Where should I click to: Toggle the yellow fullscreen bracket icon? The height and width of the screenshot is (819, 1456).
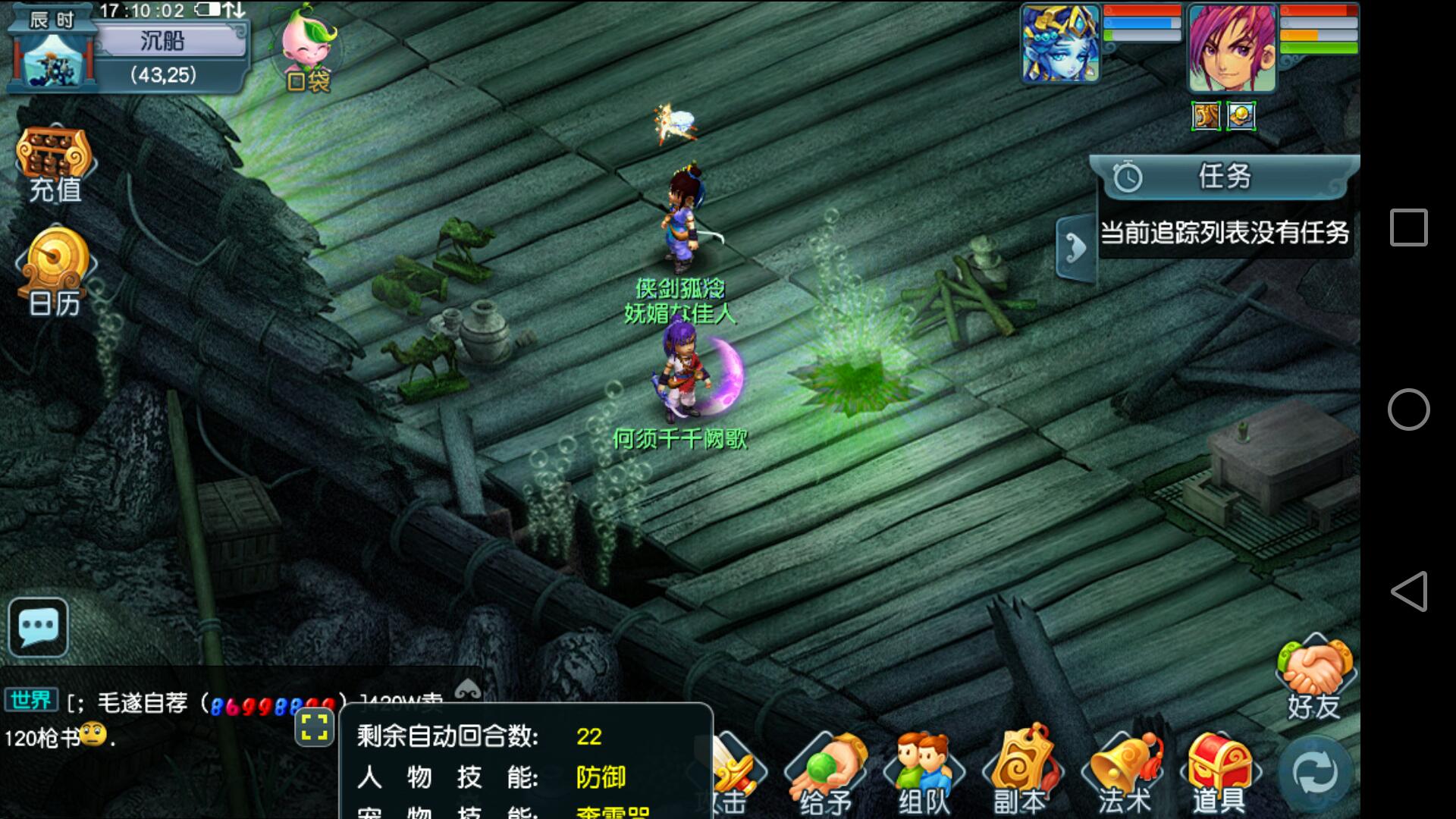coord(314,726)
